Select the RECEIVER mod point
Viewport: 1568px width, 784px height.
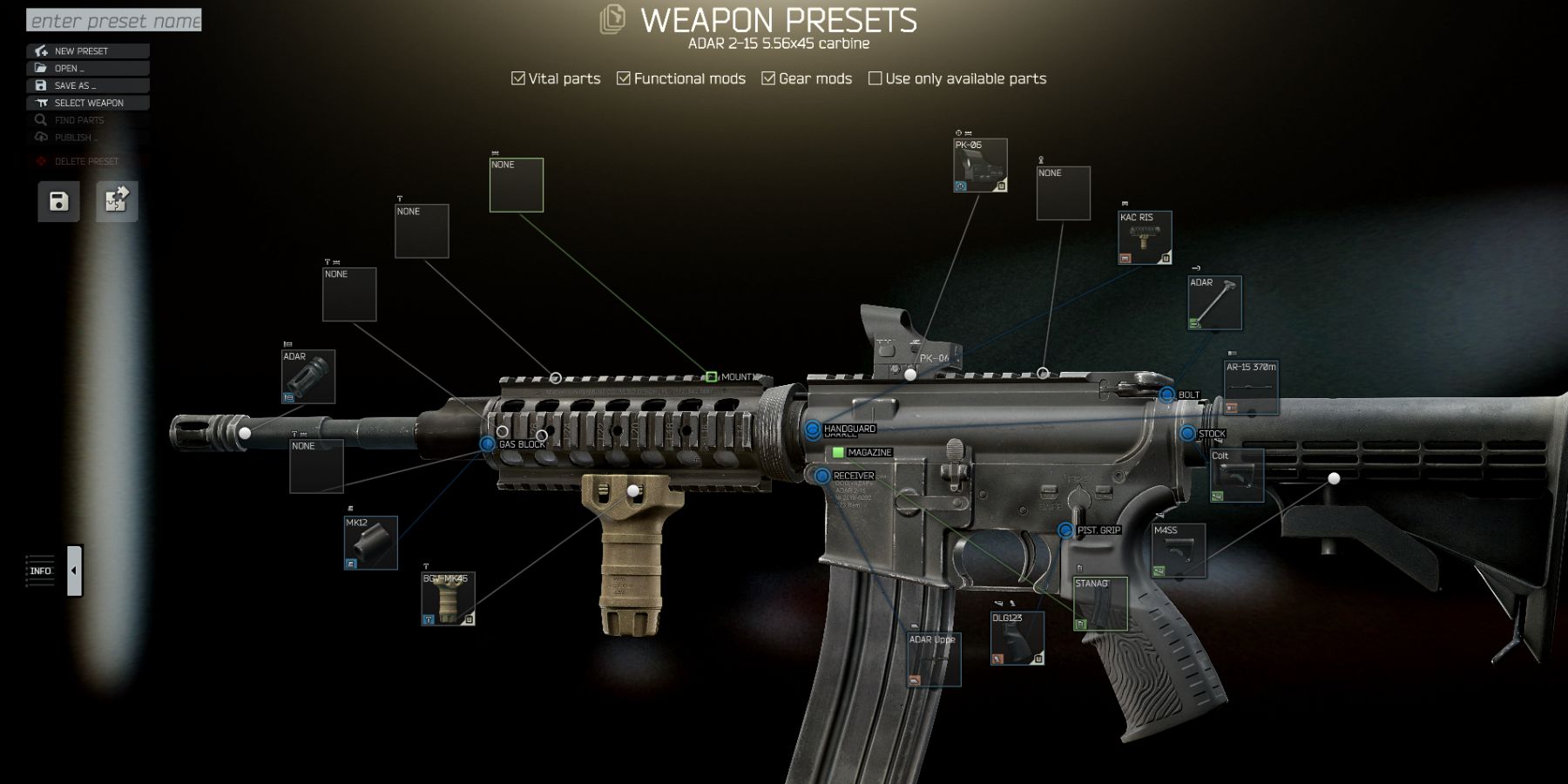coord(821,476)
